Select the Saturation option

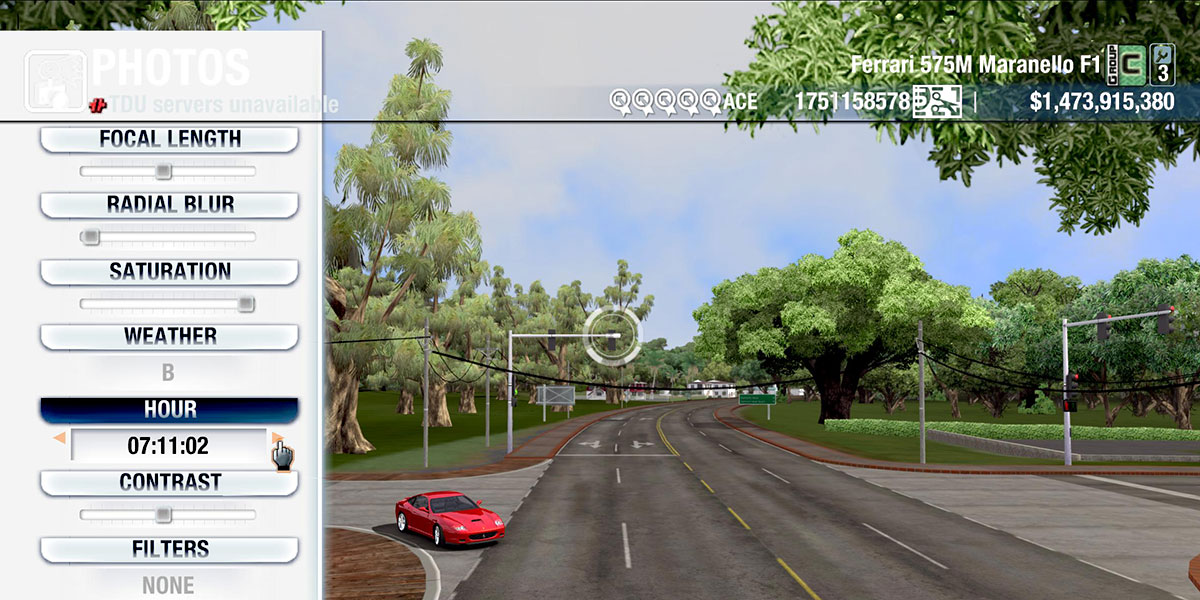tap(169, 271)
